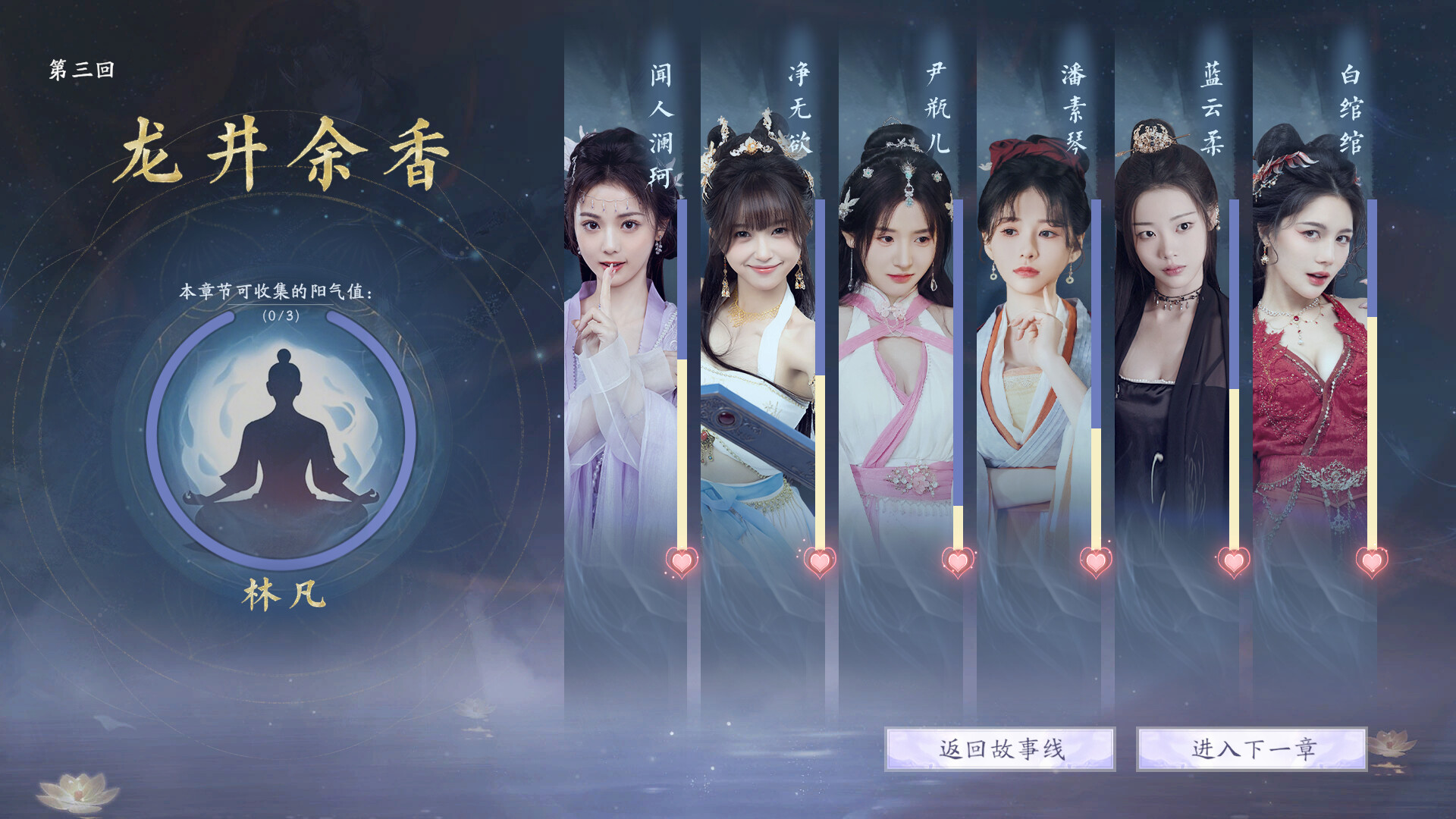Click the heart icon below 蓝云柔
The width and height of the screenshot is (1456, 819).
1234,563
